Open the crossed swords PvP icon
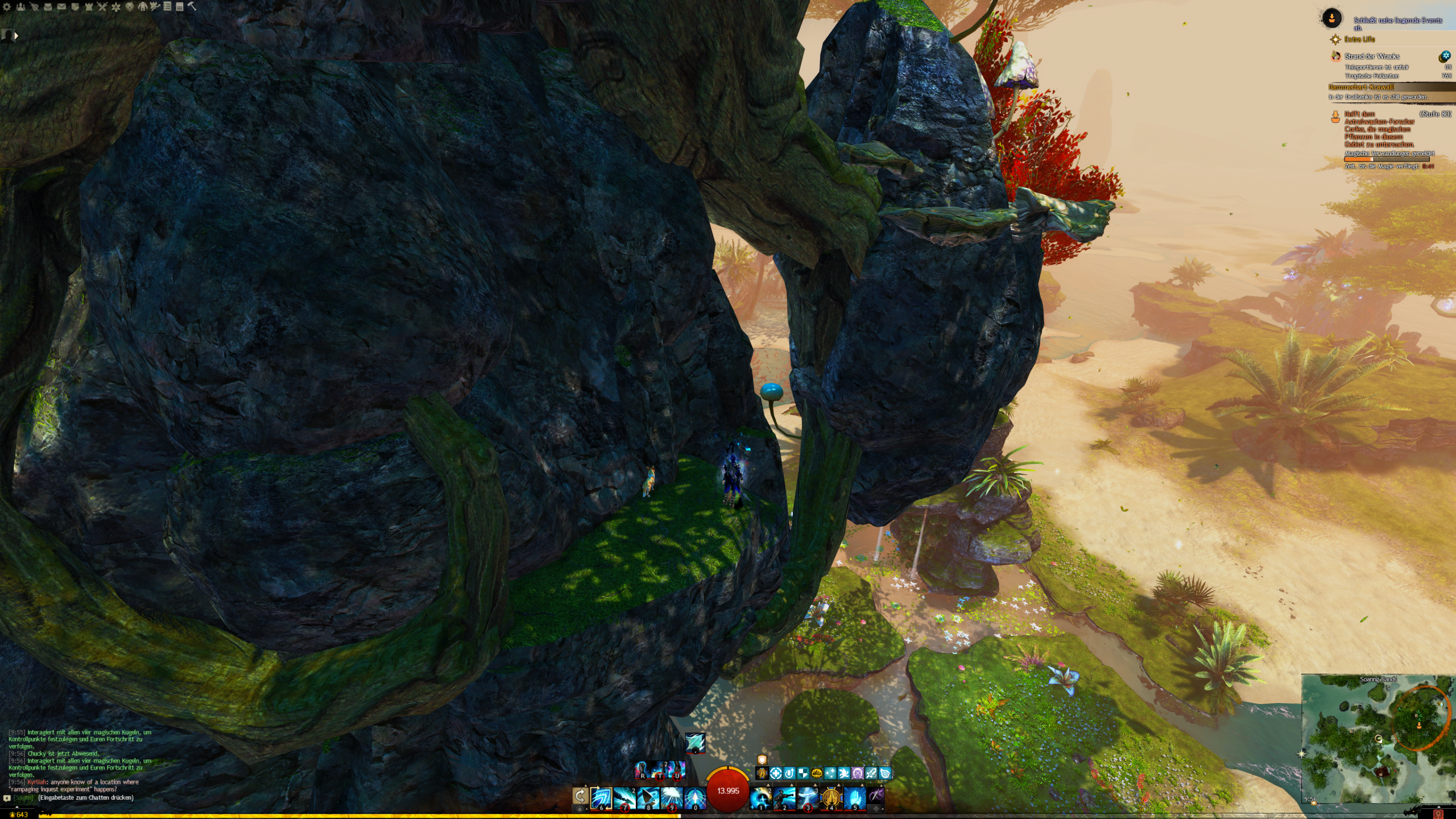The width and height of the screenshot is (1456, 819). point(102,7)
